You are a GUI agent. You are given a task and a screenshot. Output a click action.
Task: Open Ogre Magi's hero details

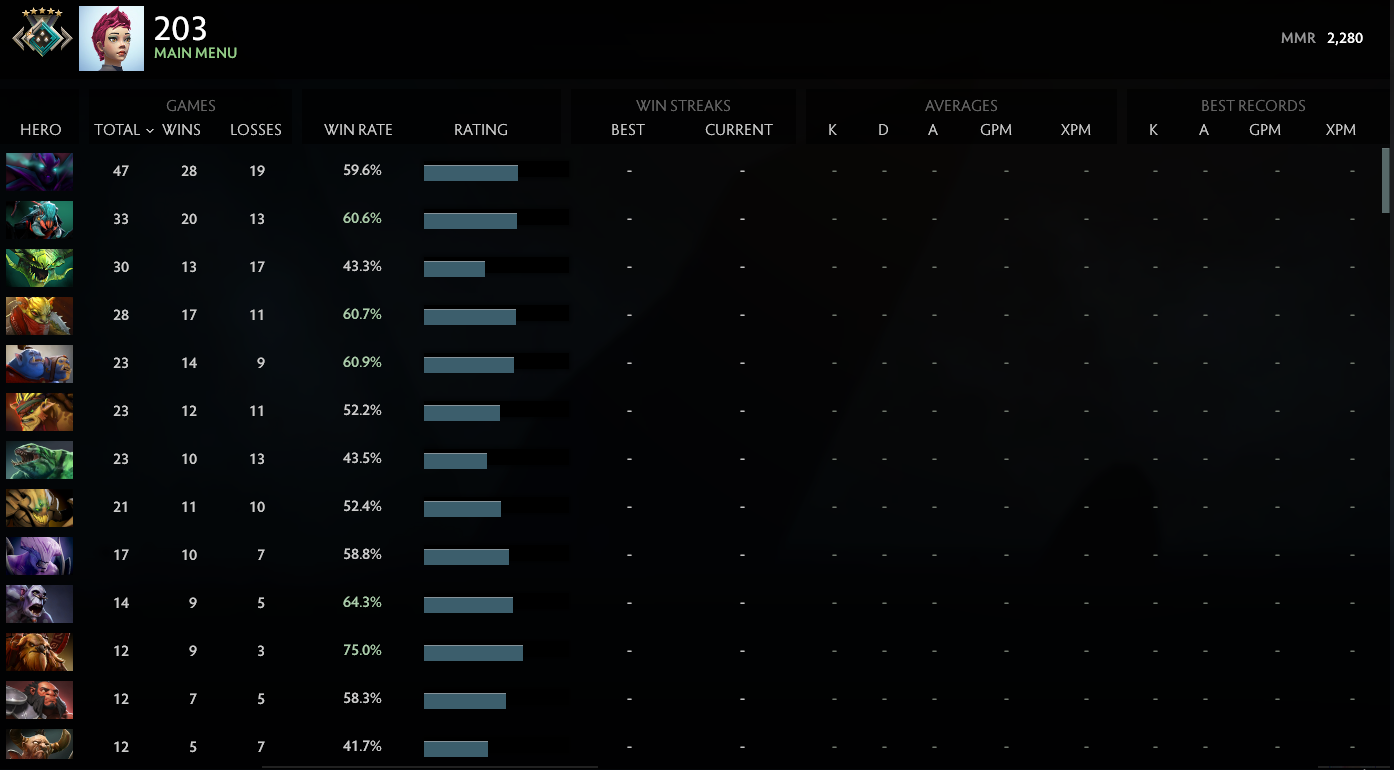(x=39, y=363)
